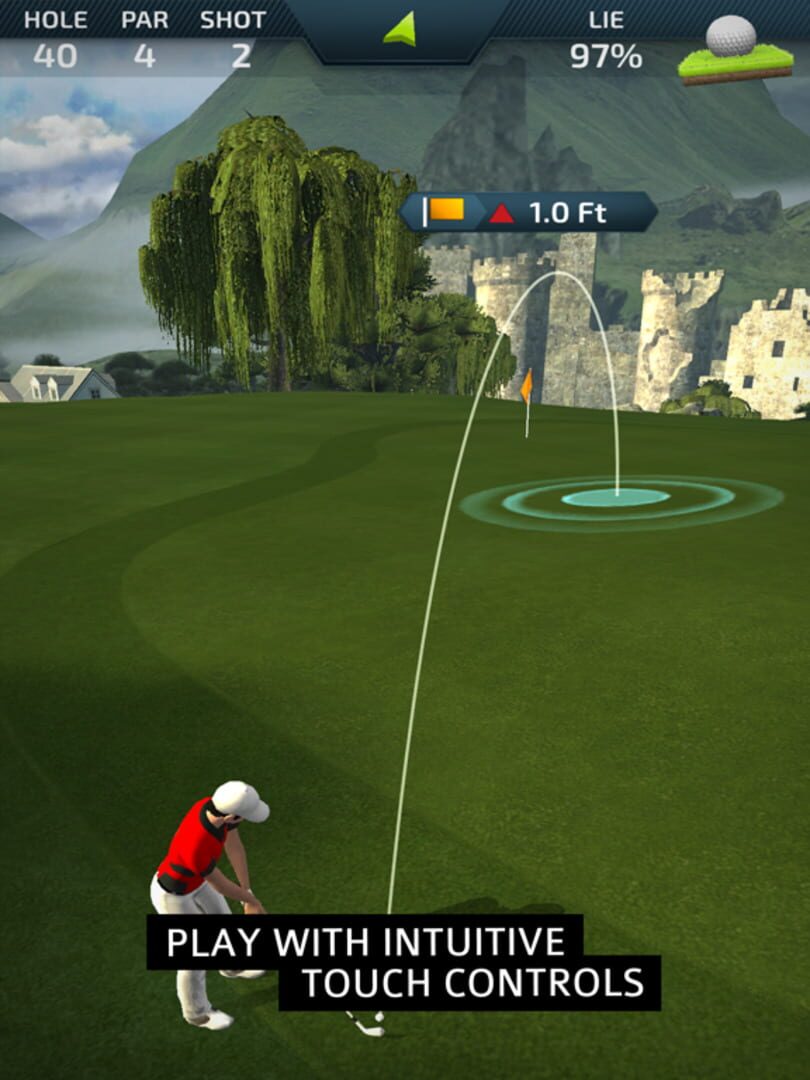Screen dimensions: 810x1080
Task: Click the green wind direction arrow
Action: 400,31
